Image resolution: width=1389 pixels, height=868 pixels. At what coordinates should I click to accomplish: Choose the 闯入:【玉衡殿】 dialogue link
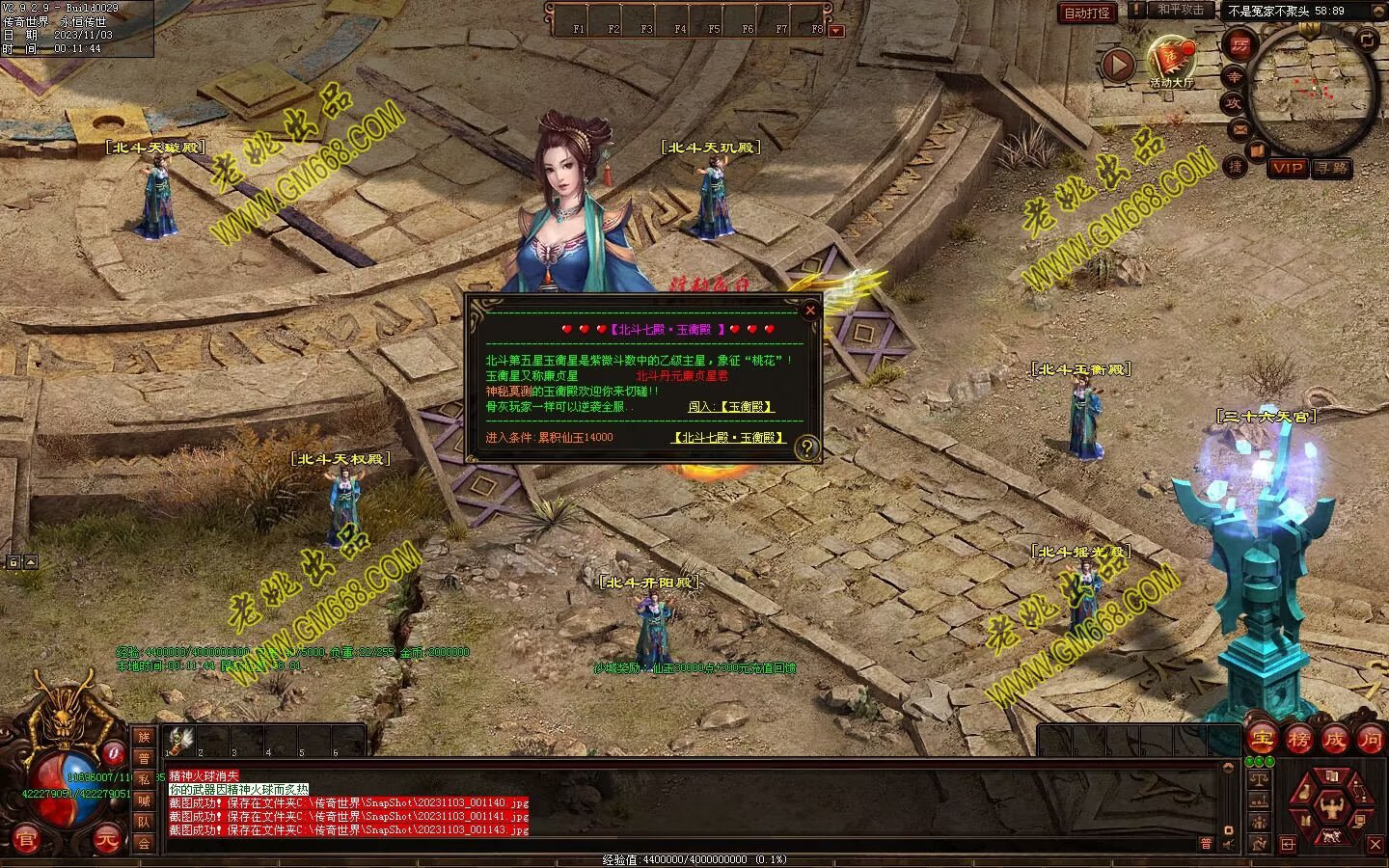click(x=730, y=407)
